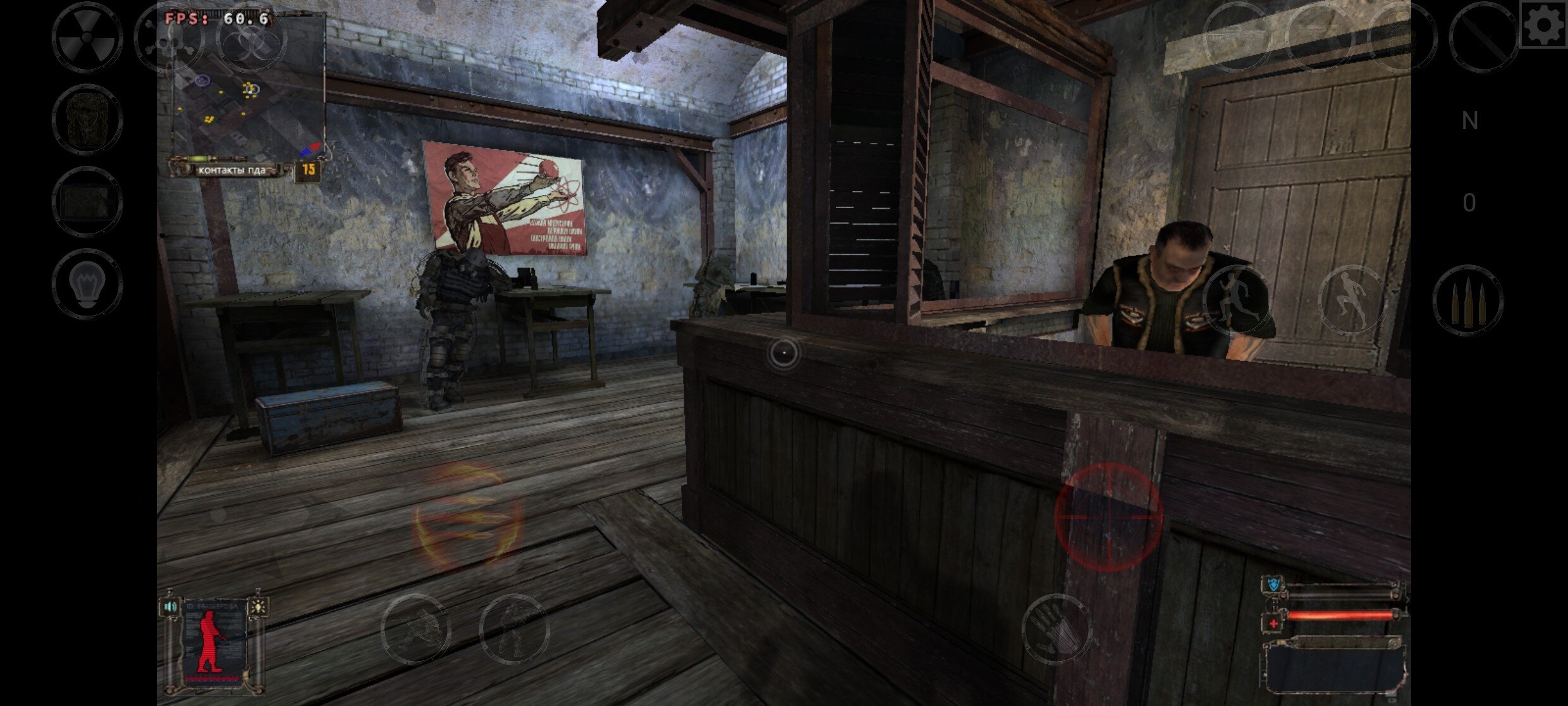
Task: Tap the crouching soldier stance button
Action: pyautogui.click(x=416, y=629)
